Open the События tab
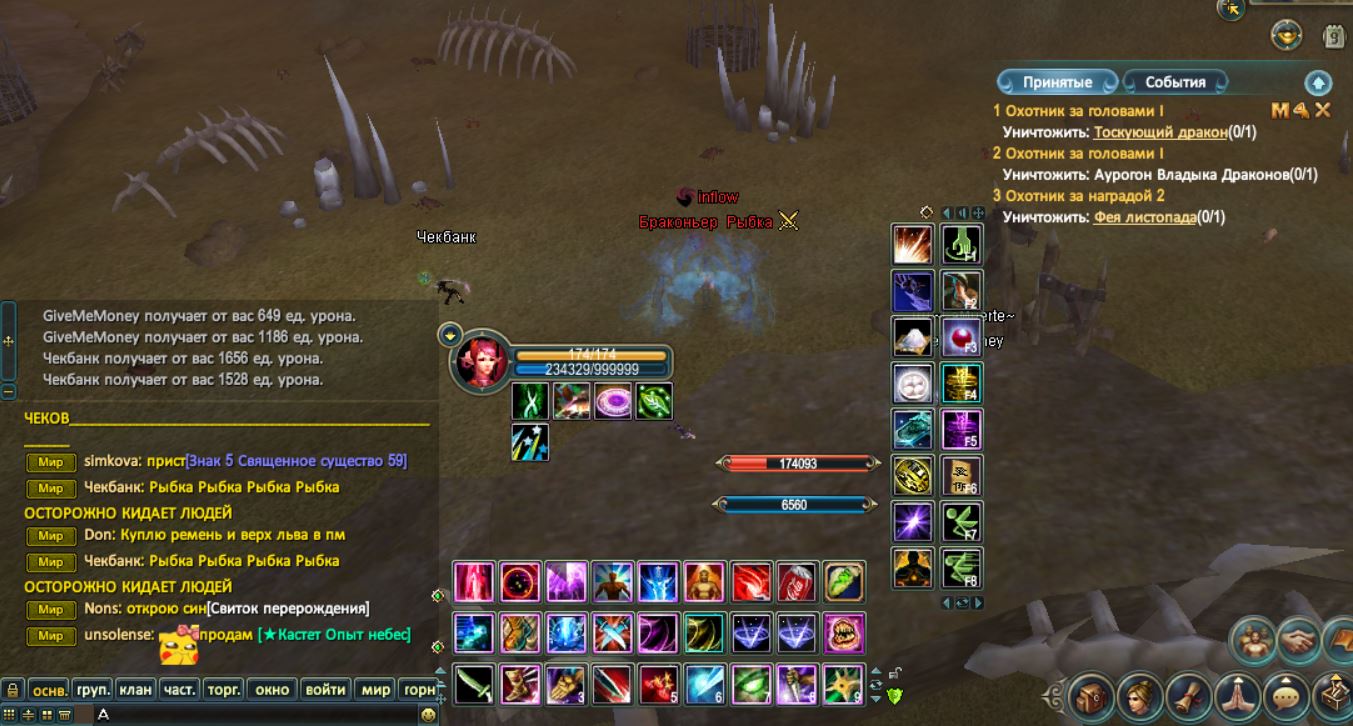The image size is (1353, 726). [1175, 82]
